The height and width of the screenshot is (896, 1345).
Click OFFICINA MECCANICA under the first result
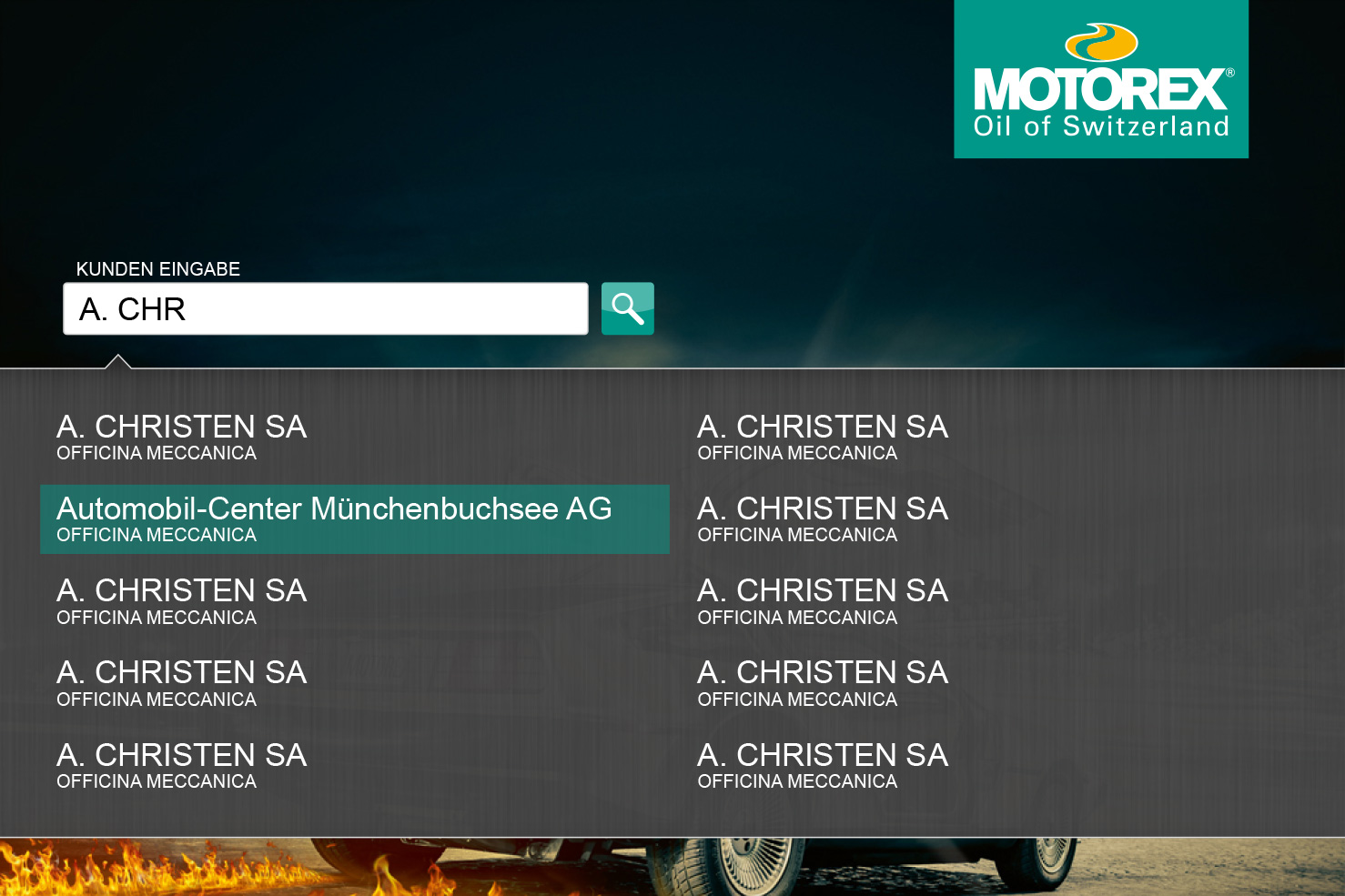[156, 452]
